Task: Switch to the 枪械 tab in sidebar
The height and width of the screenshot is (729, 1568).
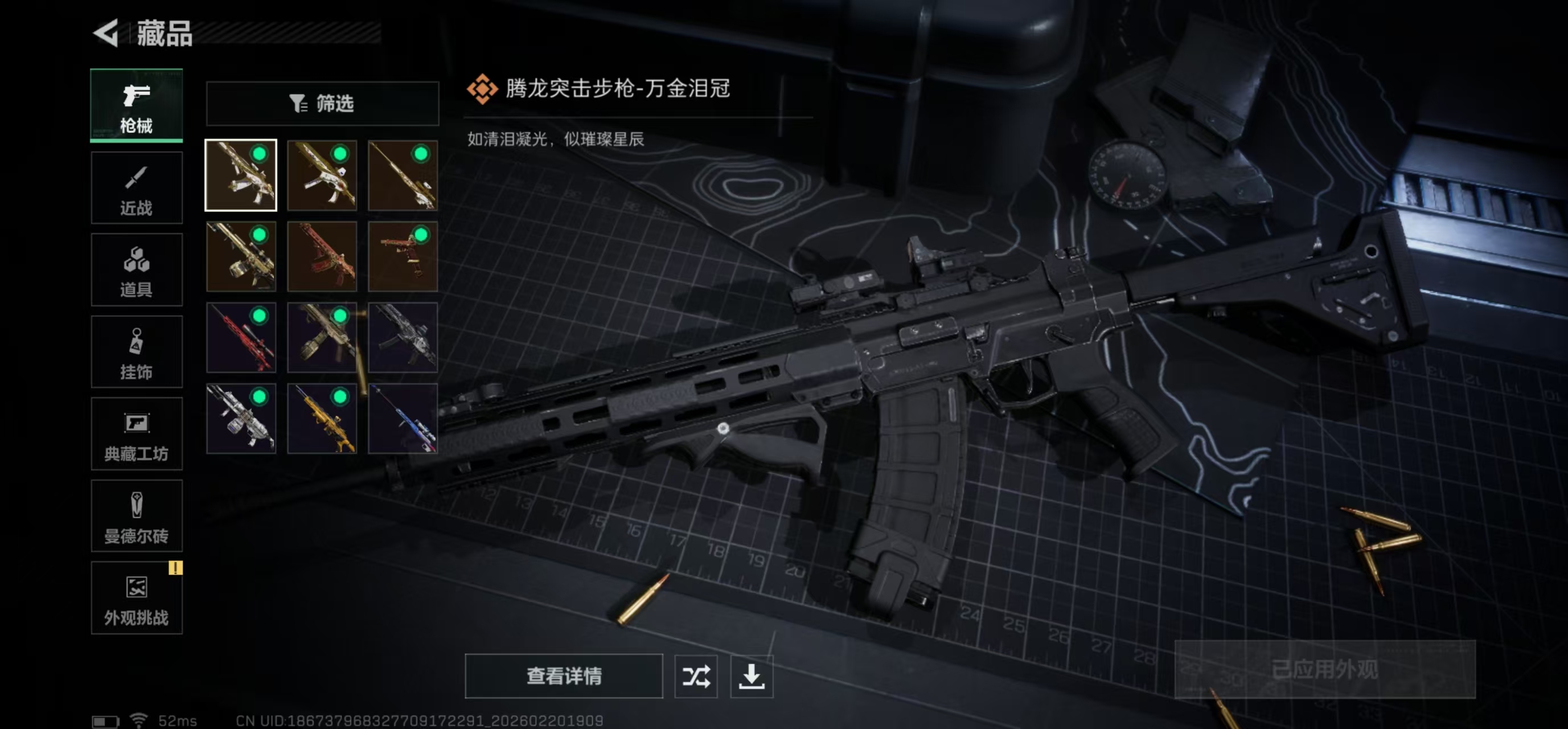Action: tap(136, 105)
